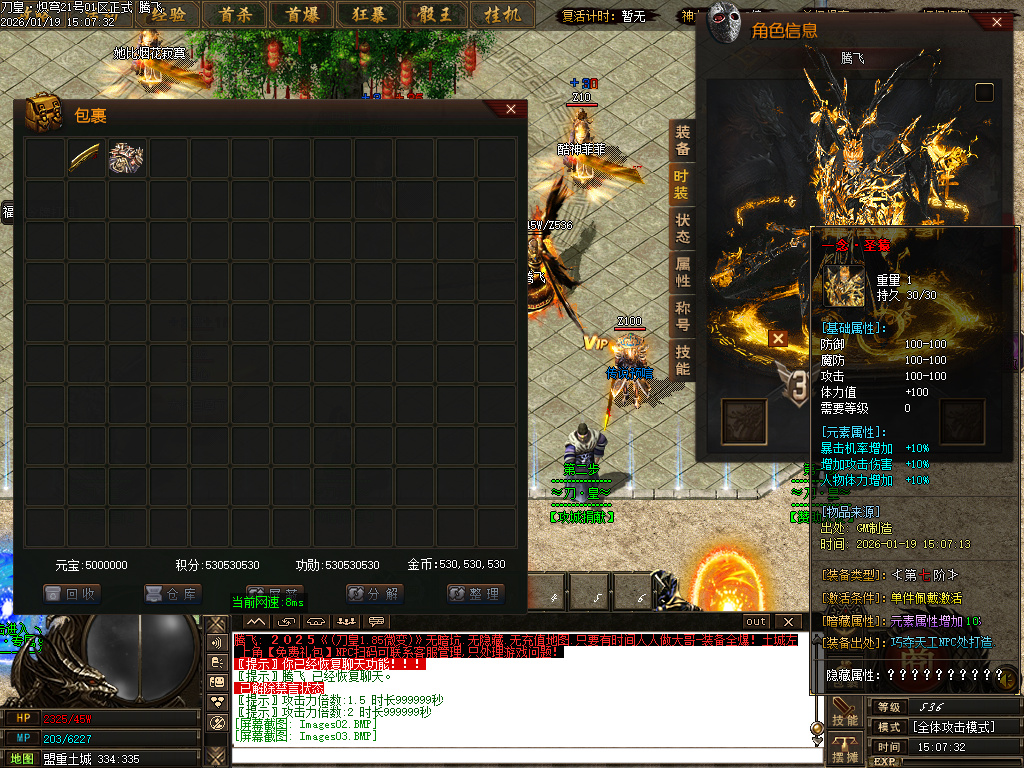Close the 包裹 inventory window
This screenshot has width=1024, height=768.
click(511, 109)
